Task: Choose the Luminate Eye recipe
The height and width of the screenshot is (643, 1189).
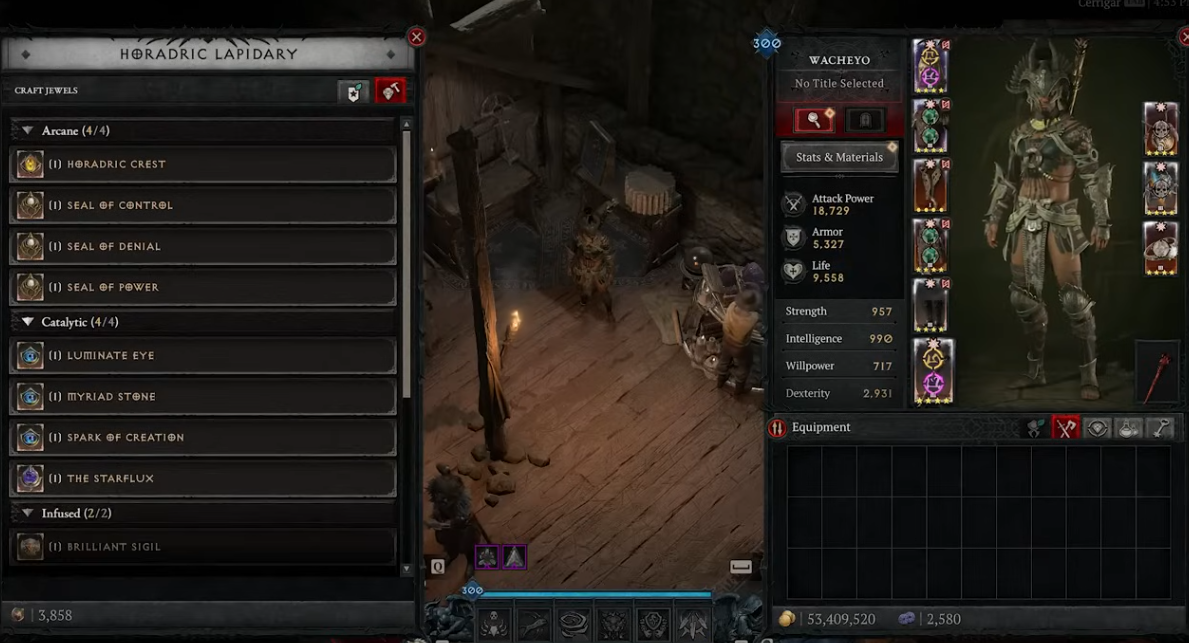Action: (203, 355)
